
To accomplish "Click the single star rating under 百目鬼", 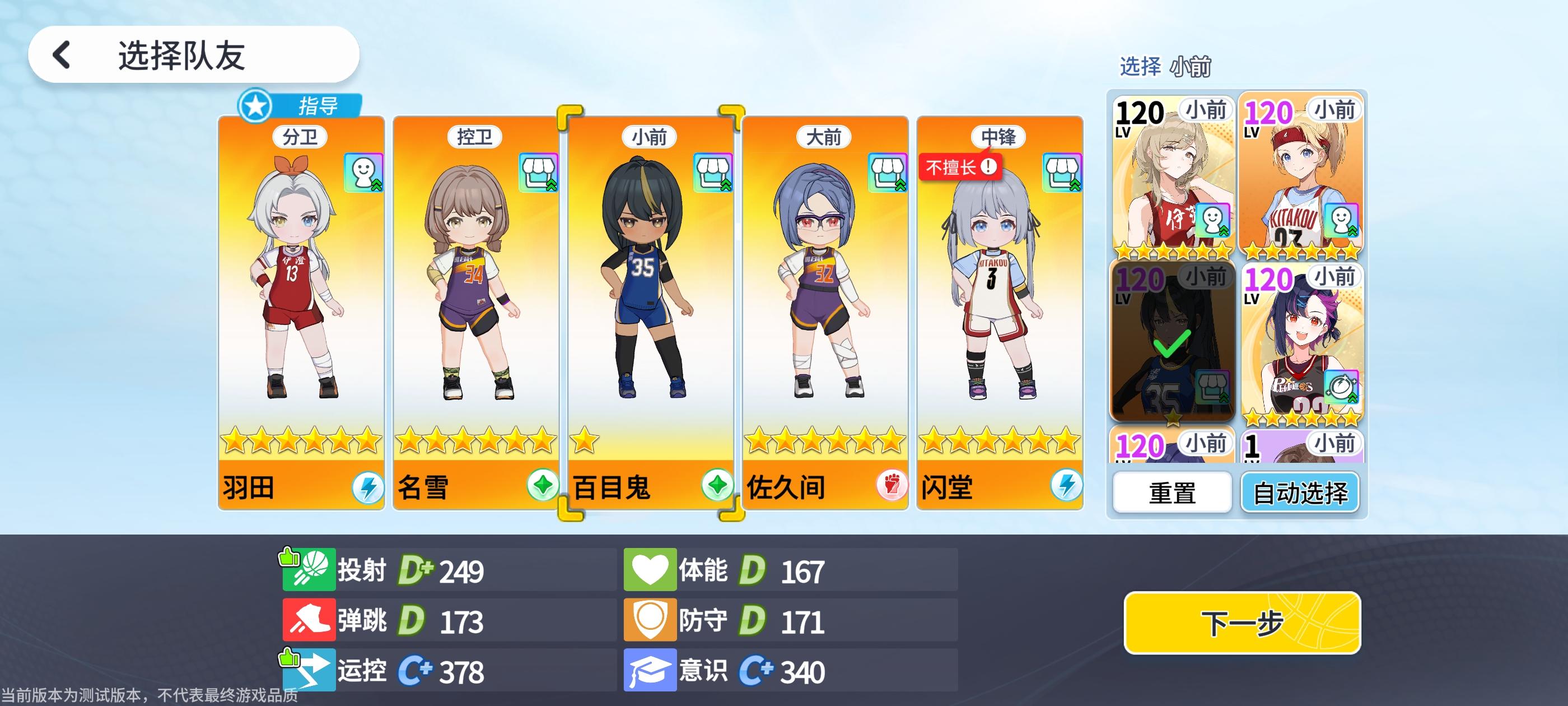I will (583, 440).
